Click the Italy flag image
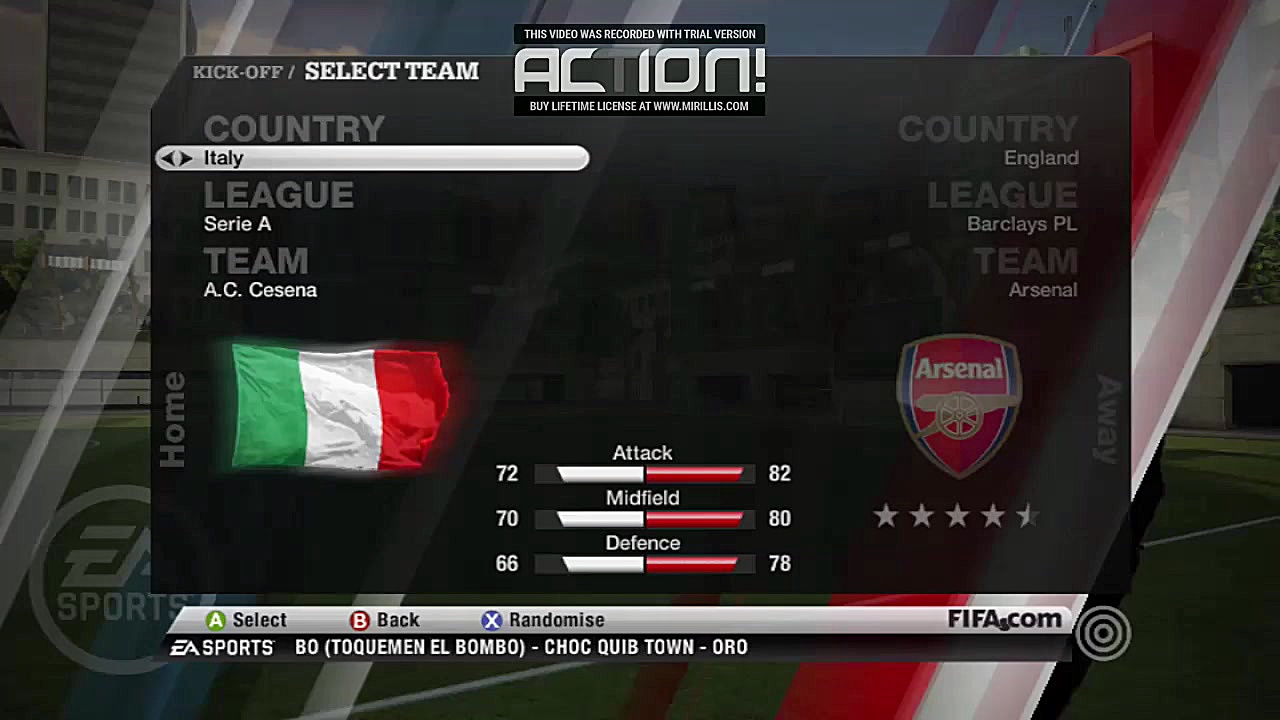1280x720 pixels. (x=340, y=404)
